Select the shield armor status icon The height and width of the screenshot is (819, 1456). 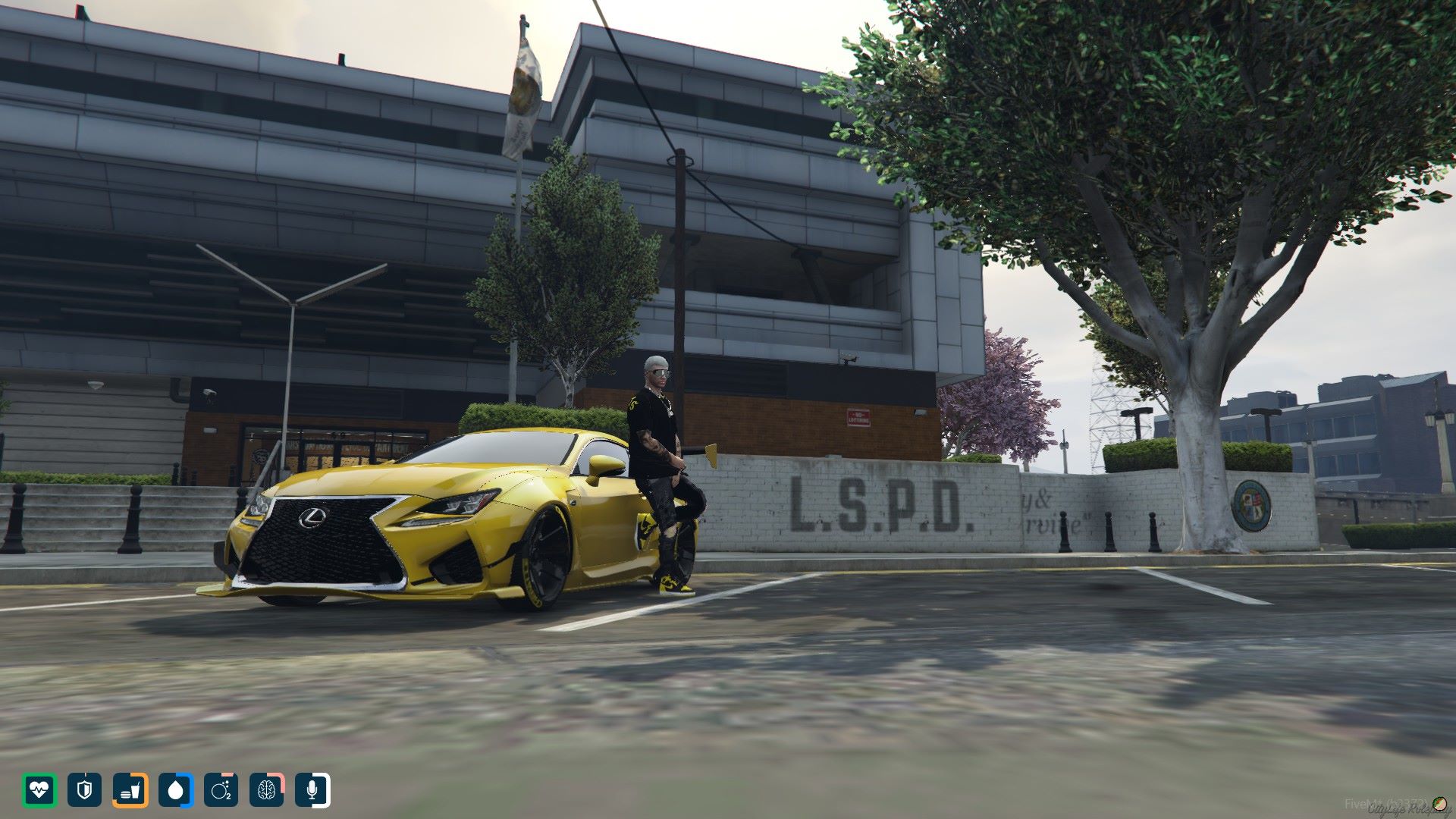pyautogui.click(x=84, y=790)
